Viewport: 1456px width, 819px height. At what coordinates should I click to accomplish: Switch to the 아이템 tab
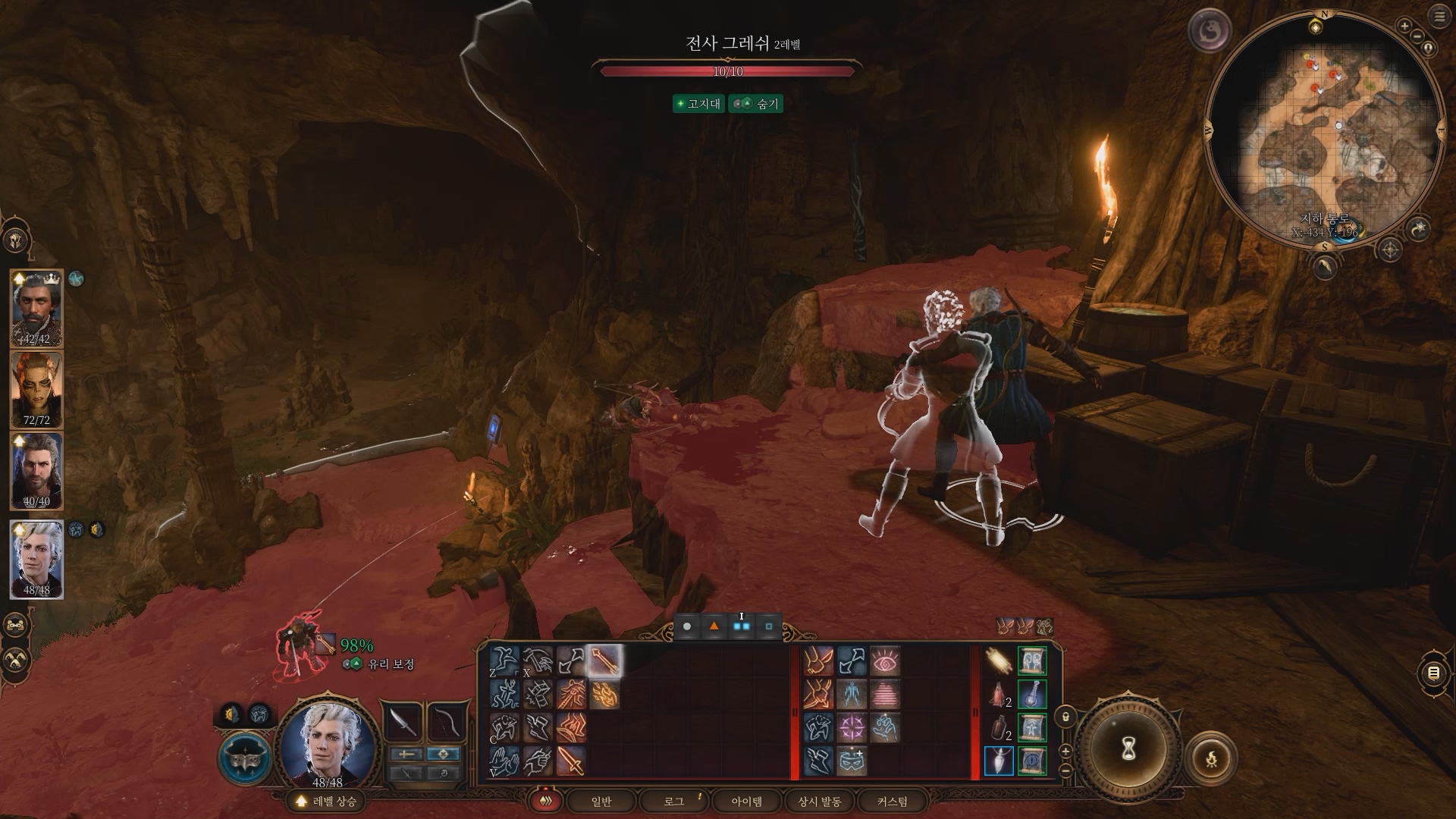tap(746, 801)
